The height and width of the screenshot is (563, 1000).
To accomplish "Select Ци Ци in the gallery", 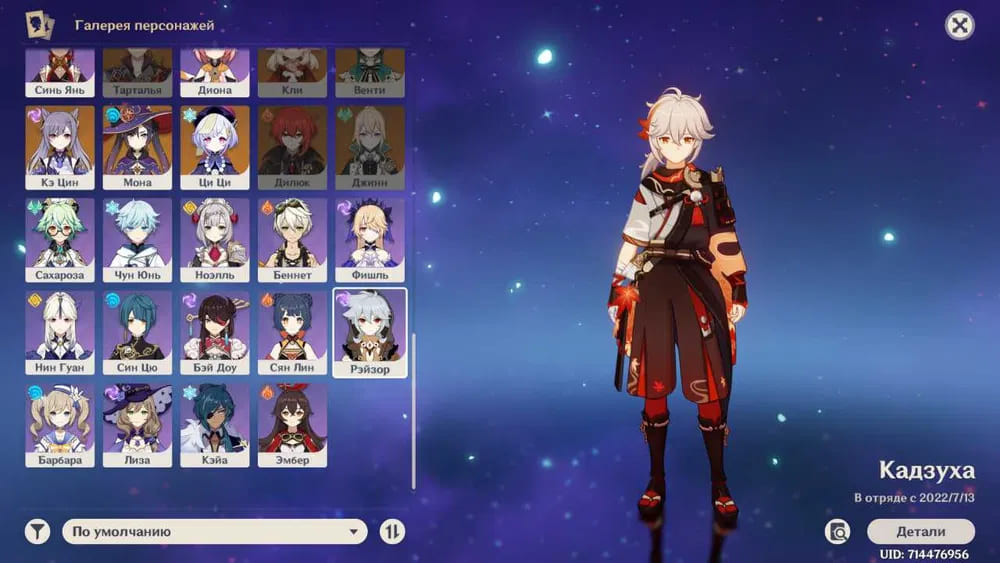I will [215, 147].
